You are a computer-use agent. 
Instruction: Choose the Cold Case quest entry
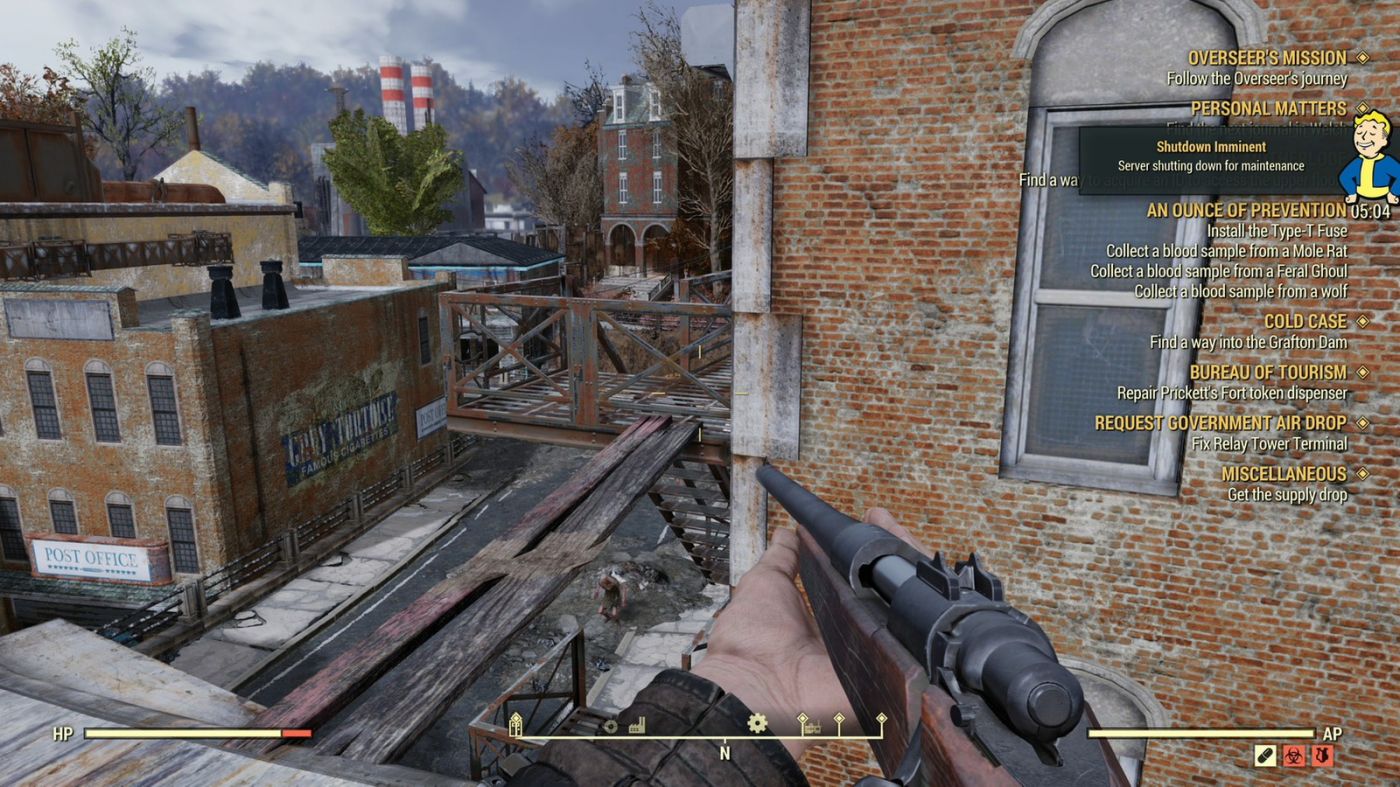pyautogui.click(x=1305, y=321)
